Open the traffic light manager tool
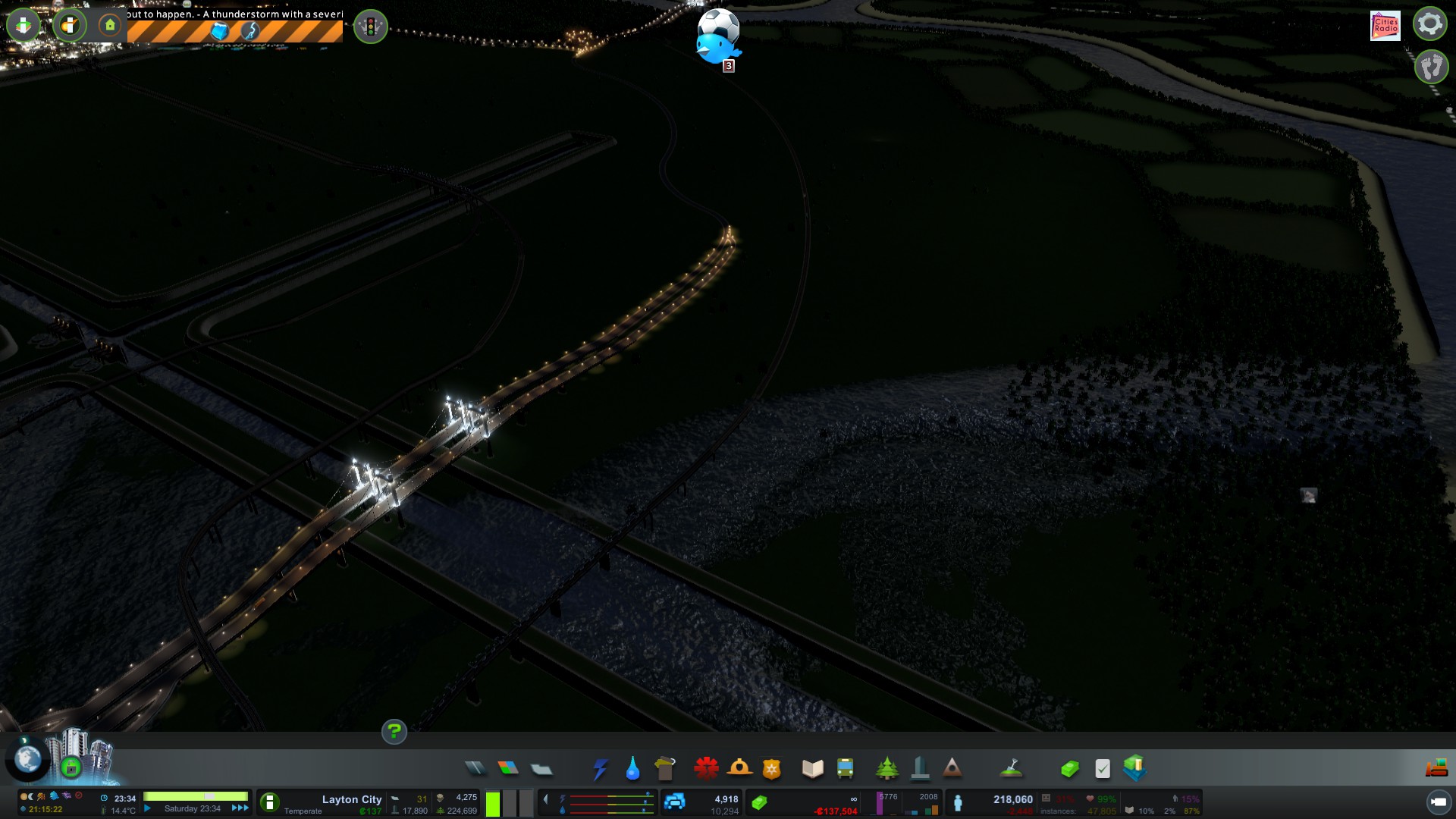This screenshot has width=1456, height=819. click(371, 27)
